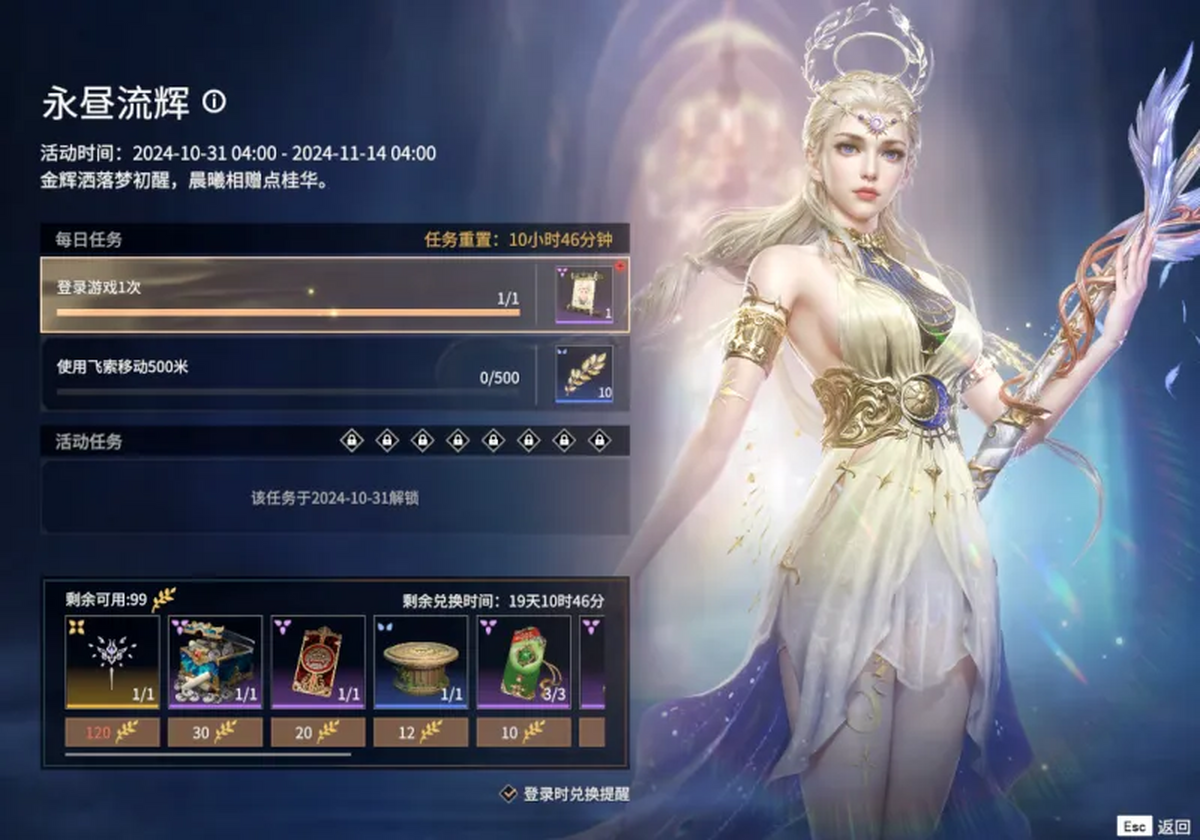Open the info icon beside 永昼流辉

click(214, 101)
